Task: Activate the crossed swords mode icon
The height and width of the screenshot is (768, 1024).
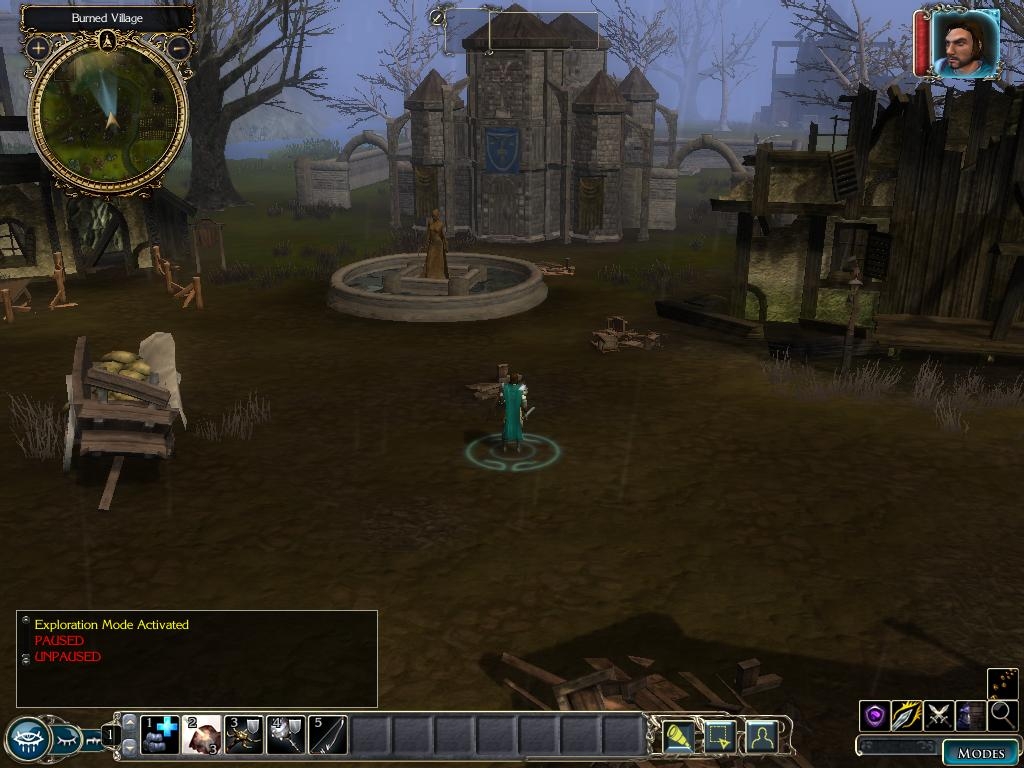Action: pos(938,715)
